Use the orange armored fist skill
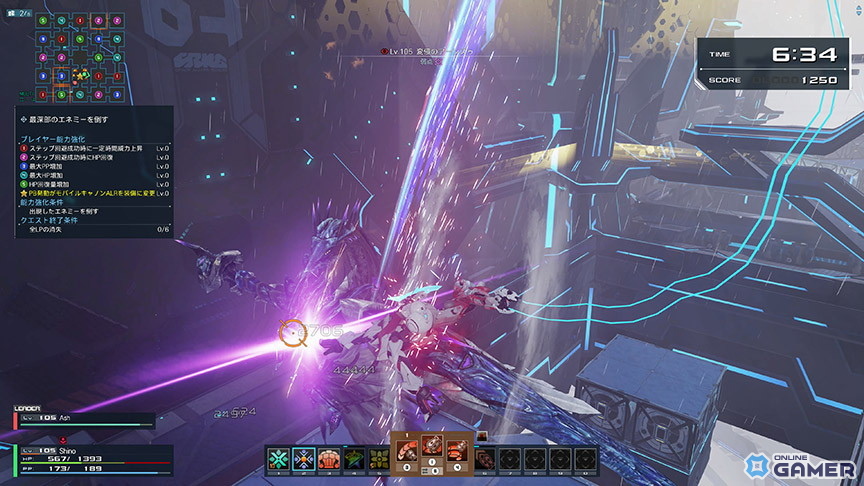 point(329,458)
